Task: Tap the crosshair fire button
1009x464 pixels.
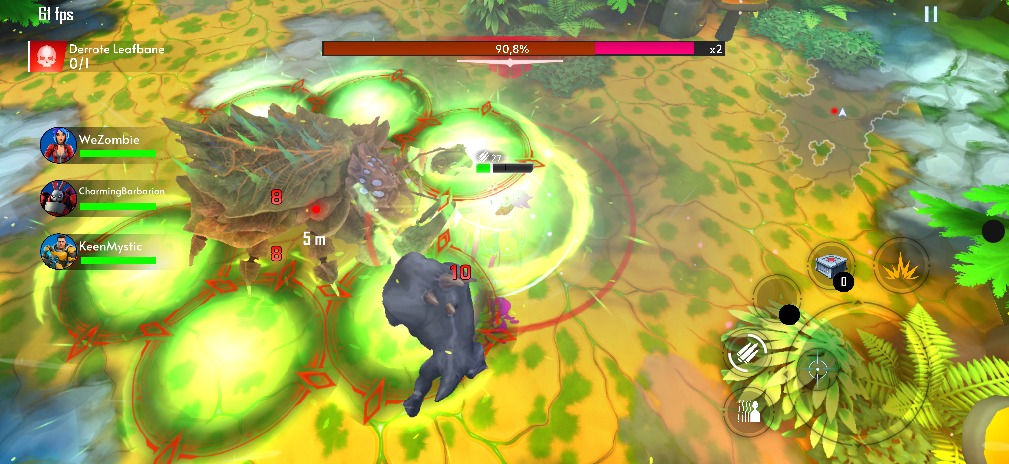Action: point(818,370)
